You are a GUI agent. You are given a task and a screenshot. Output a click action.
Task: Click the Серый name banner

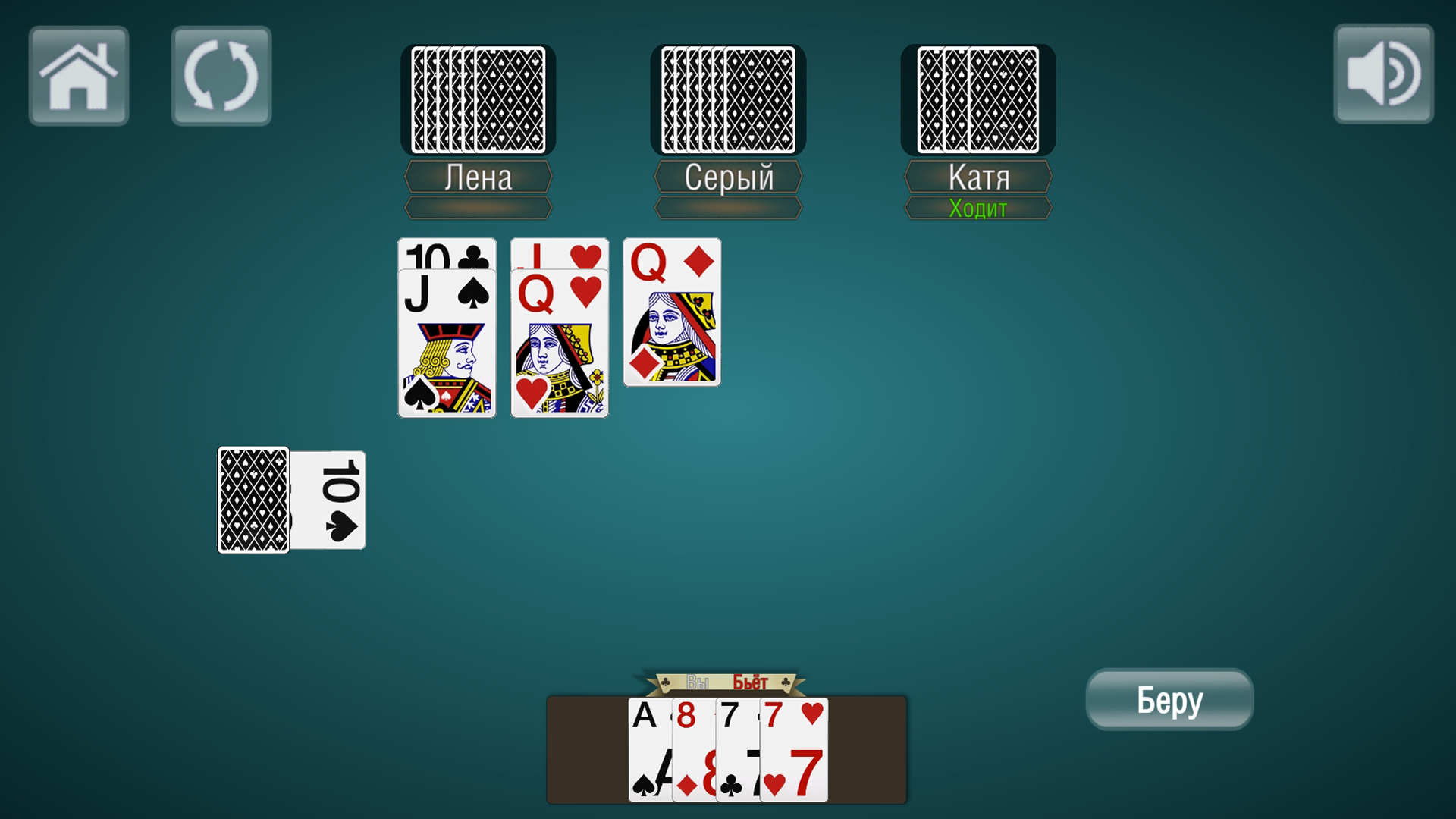point(726,177)
